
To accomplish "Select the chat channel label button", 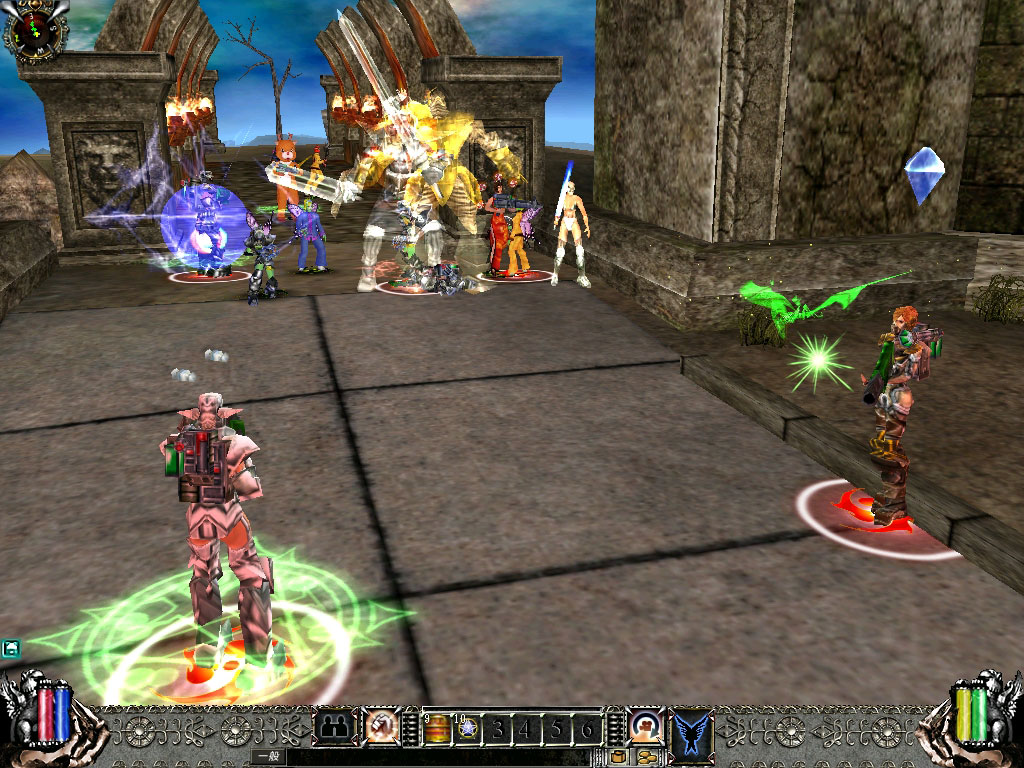I will tap(268, 758).
